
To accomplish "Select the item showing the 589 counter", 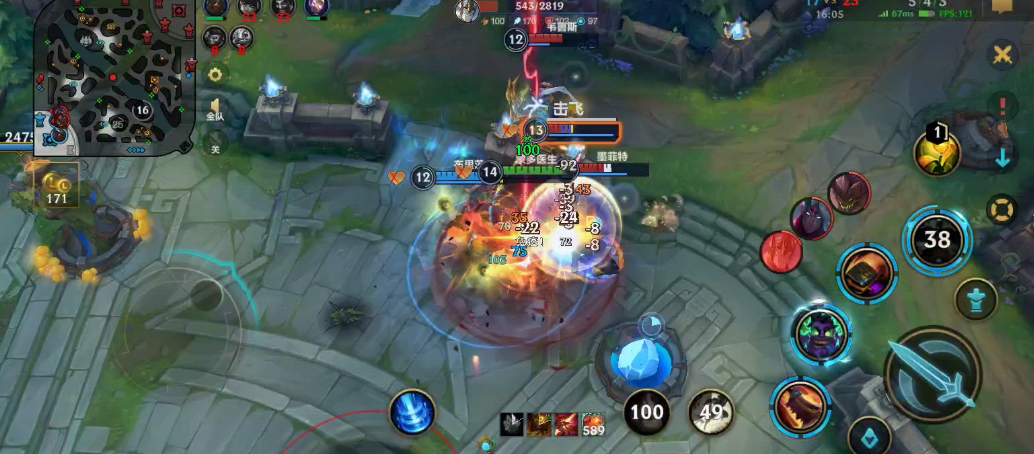I will point(594,424).
